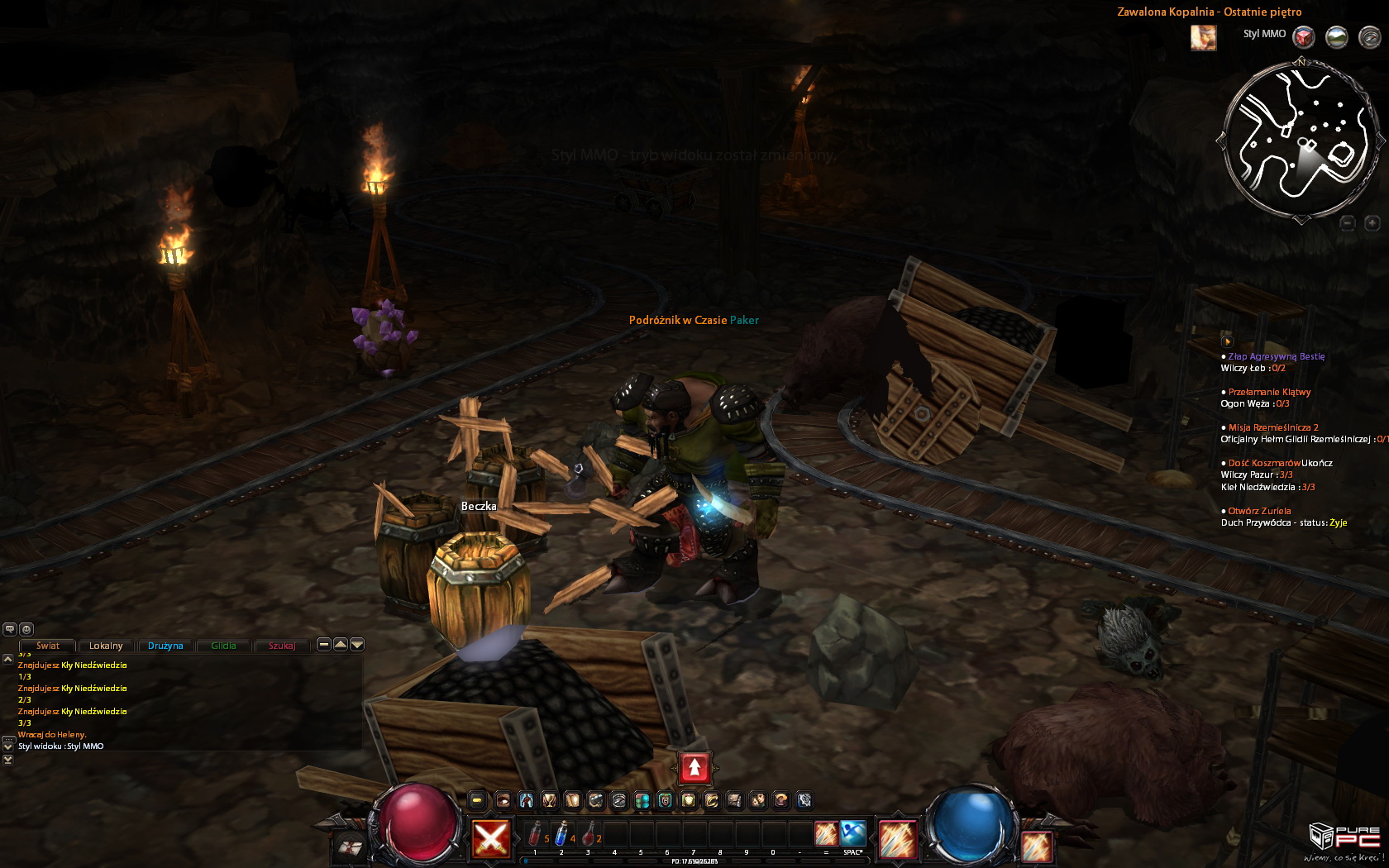Open the chat emoticon menu
Viewport: 1389px width, 868px height.
pyautogui.click(x=26, y=629)
